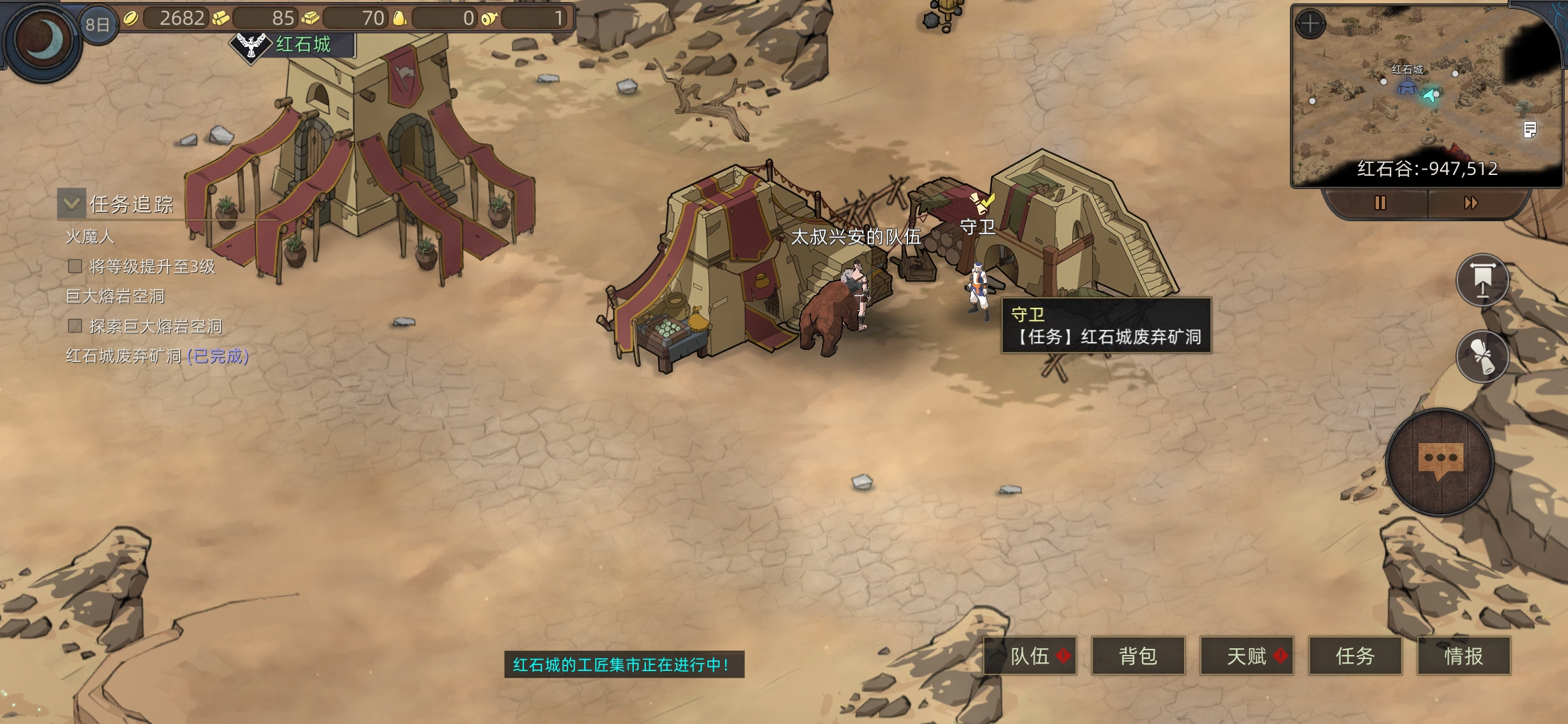1568x724 pixels.
Task: Click the scroll round button
Action: pos(1482,356)
